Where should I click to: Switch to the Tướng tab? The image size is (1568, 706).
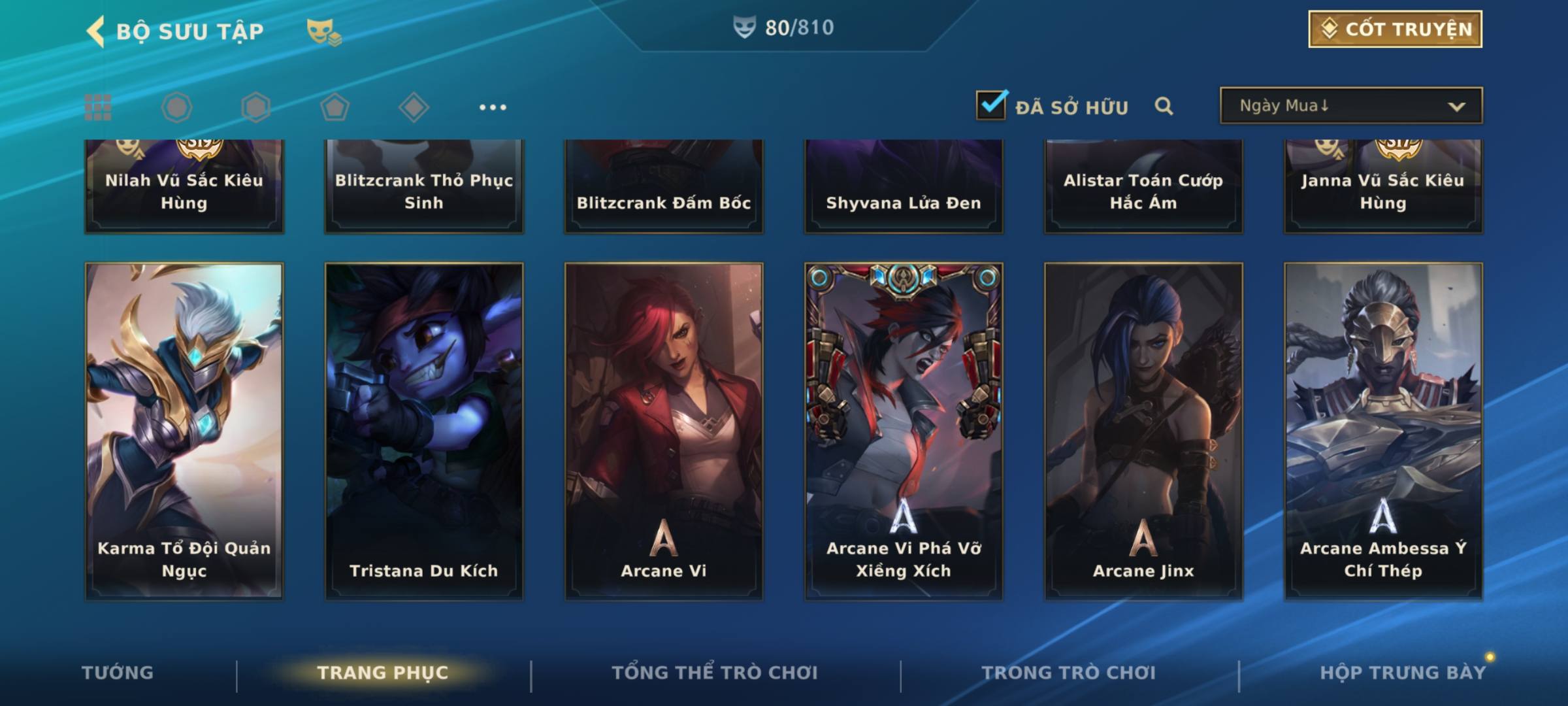click(118, 673)
